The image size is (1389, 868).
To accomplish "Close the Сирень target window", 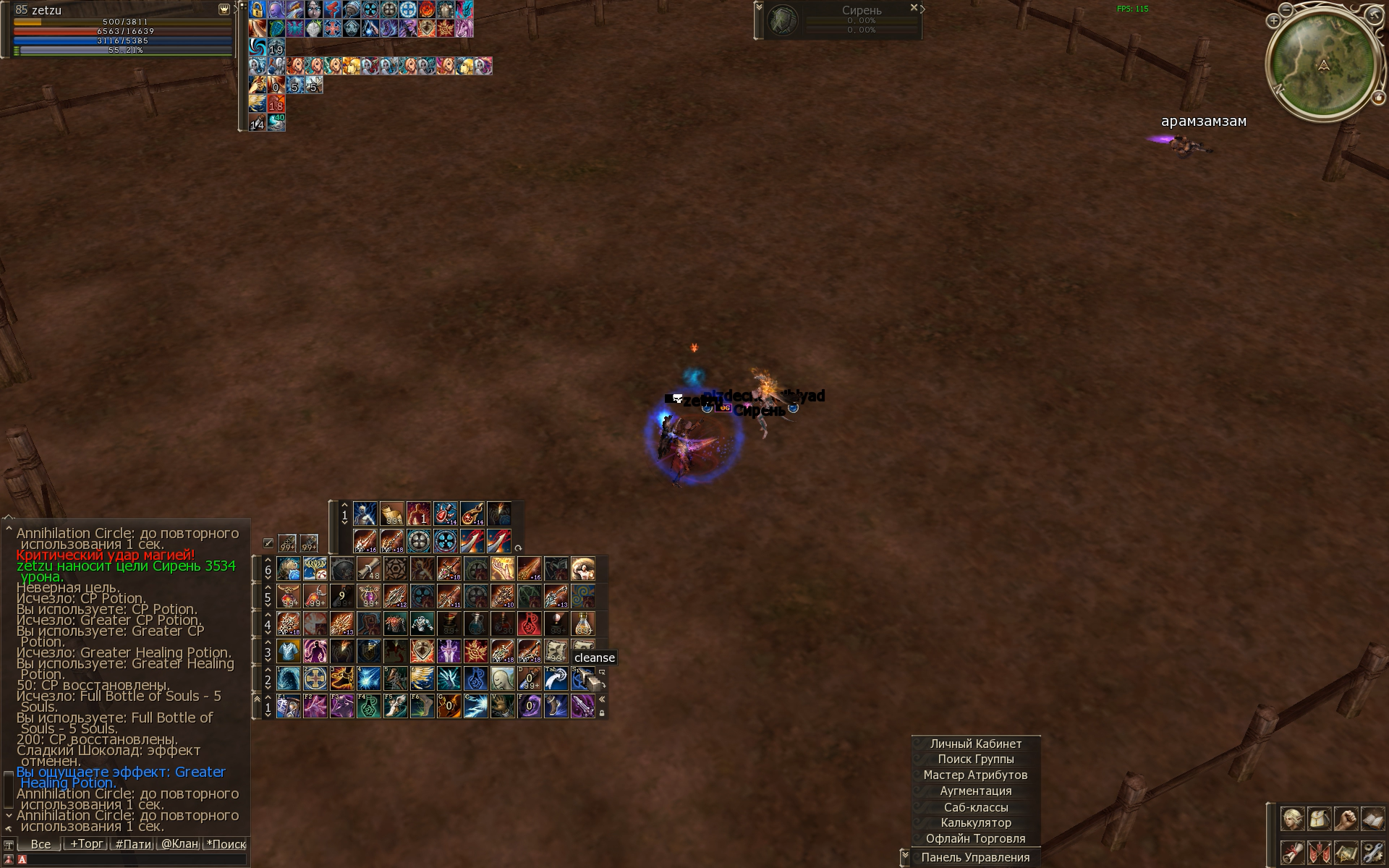I will point(914,8).
